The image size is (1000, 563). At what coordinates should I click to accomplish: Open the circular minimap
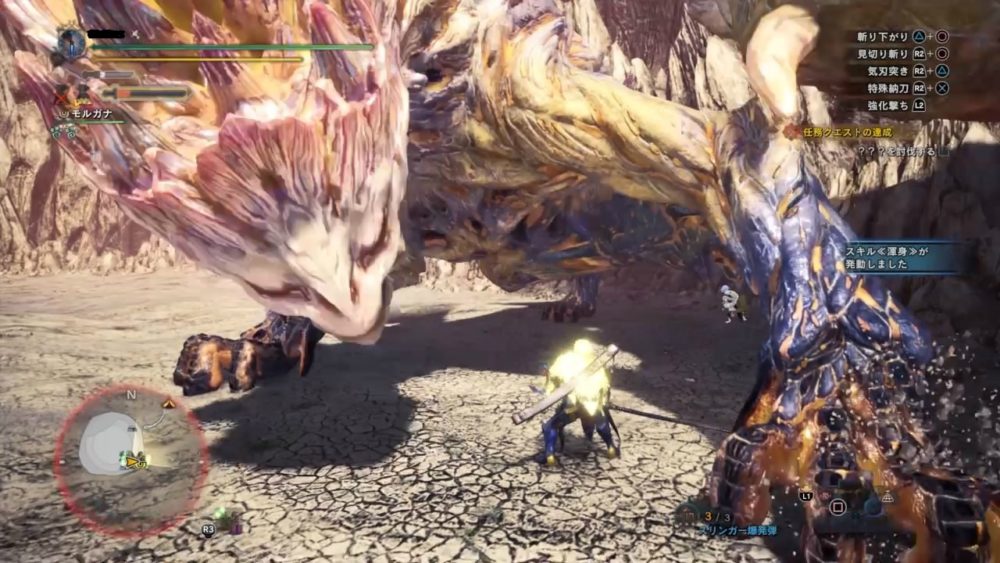point(131,457)
